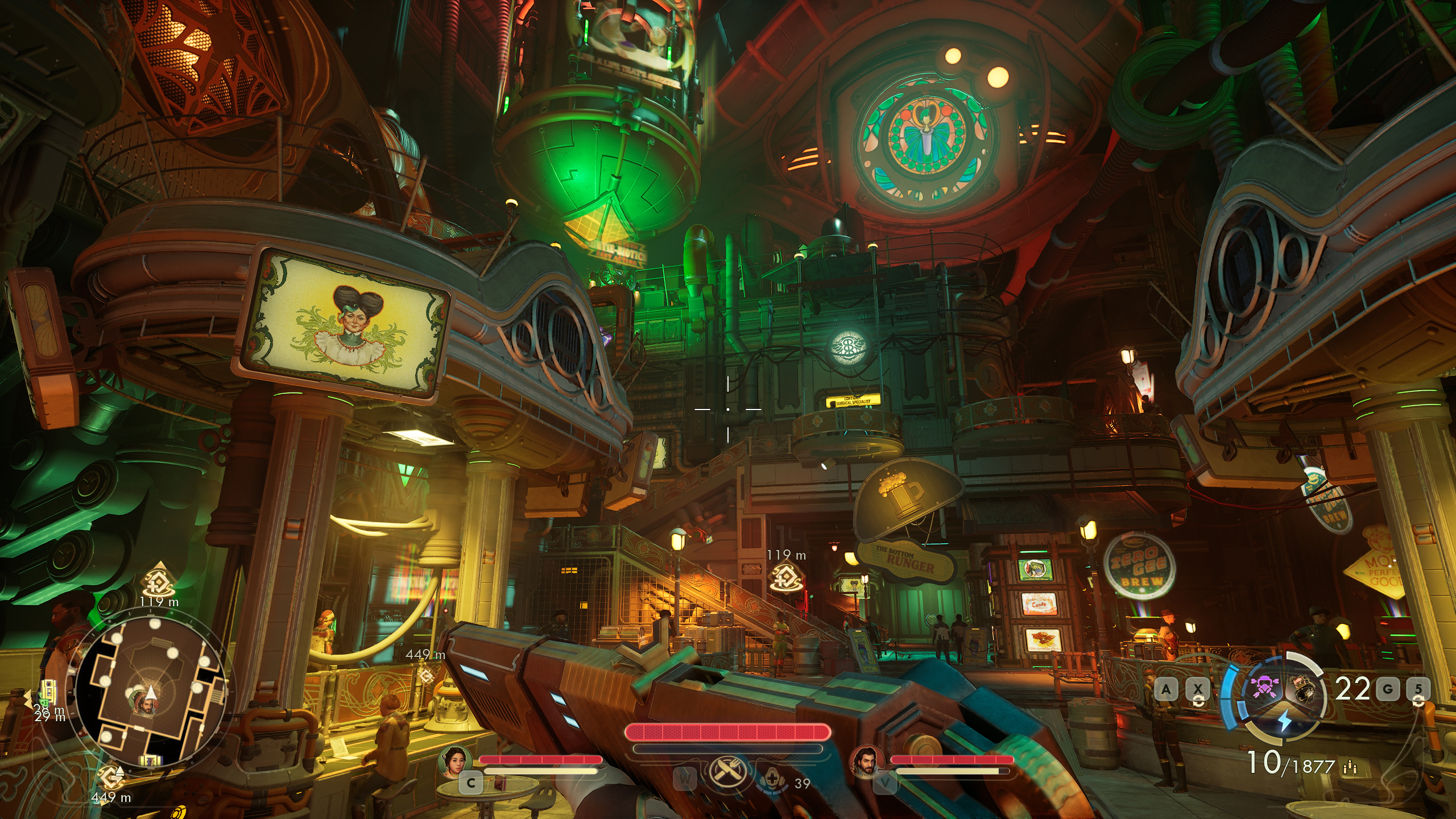Click the floating 449 m waypoint by the railing
The height and width of the screenshot is (819, 1456).
point(425,675)
